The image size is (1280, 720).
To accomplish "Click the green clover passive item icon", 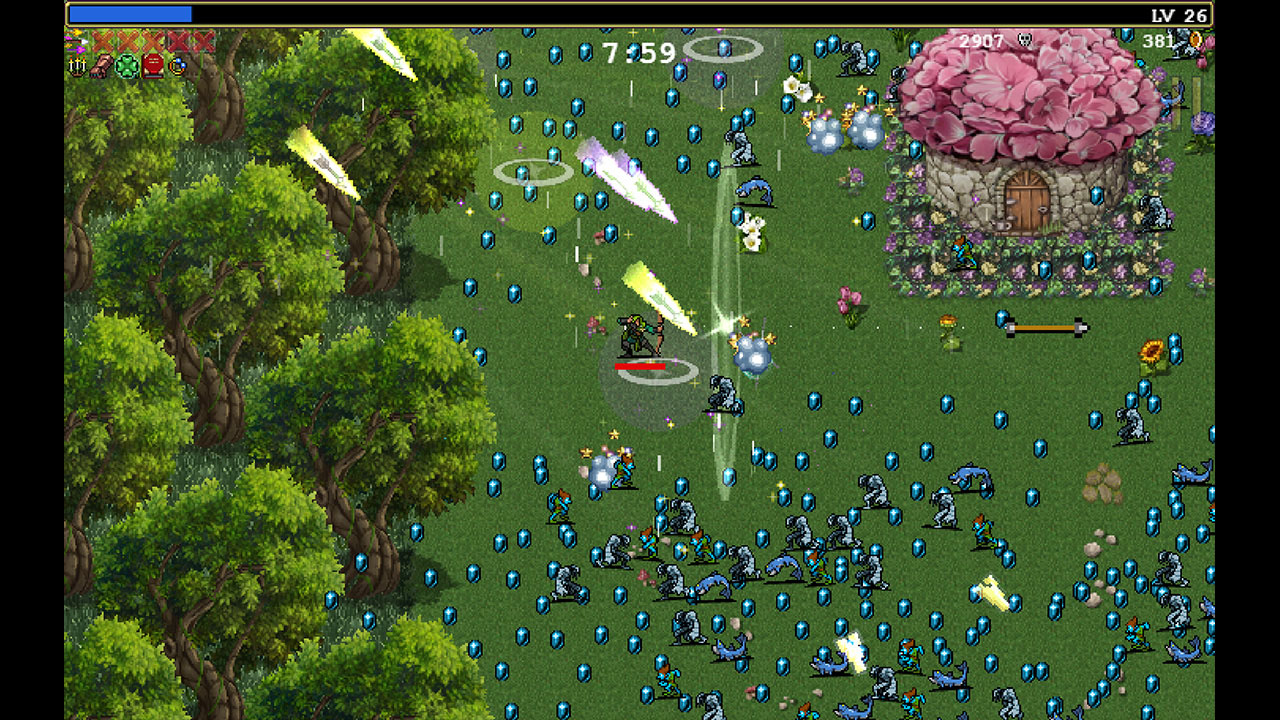I will click(127, 66).
